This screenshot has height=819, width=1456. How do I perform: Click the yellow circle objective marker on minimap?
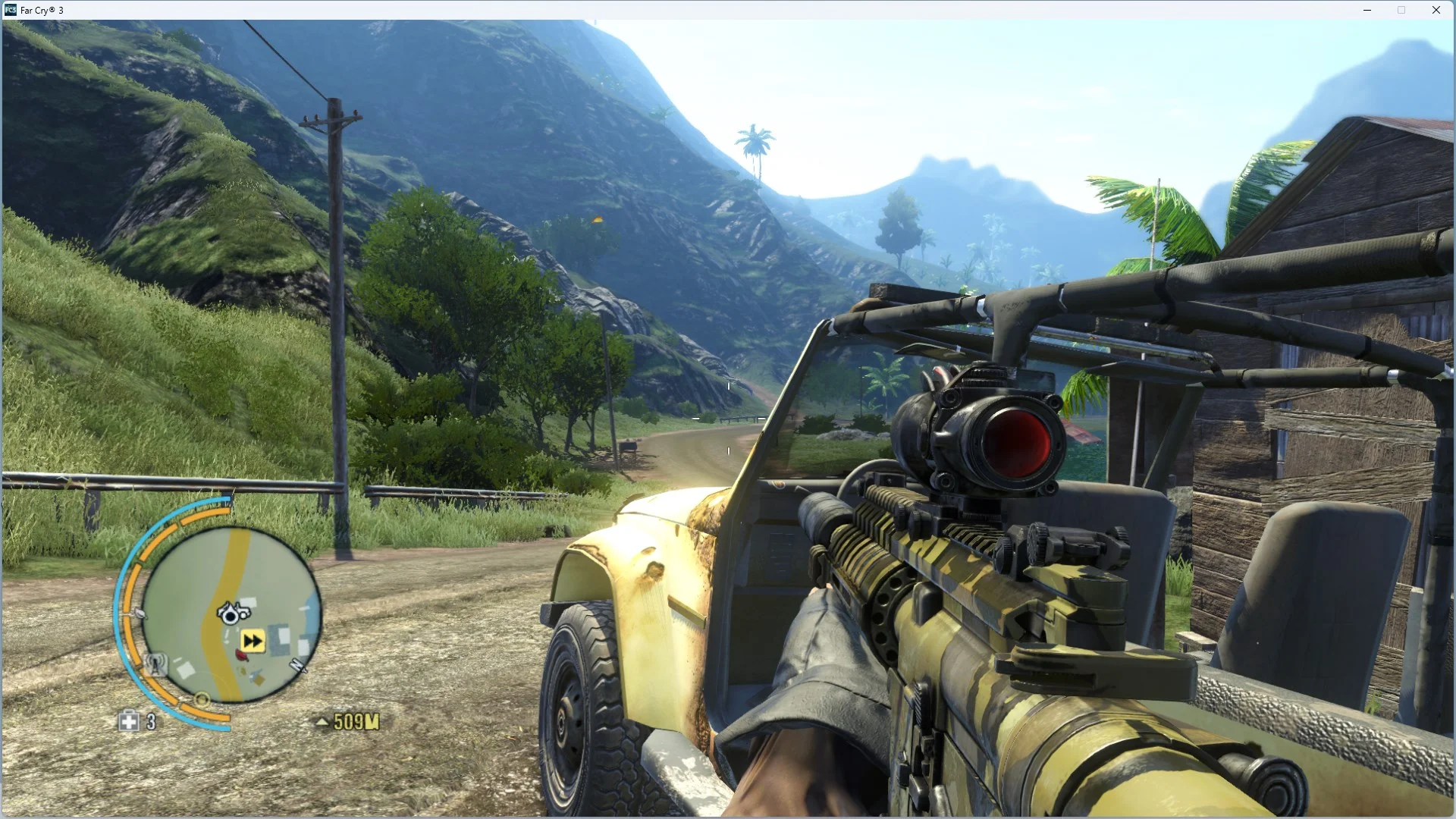pyautogui.click(x=202, y=698)
